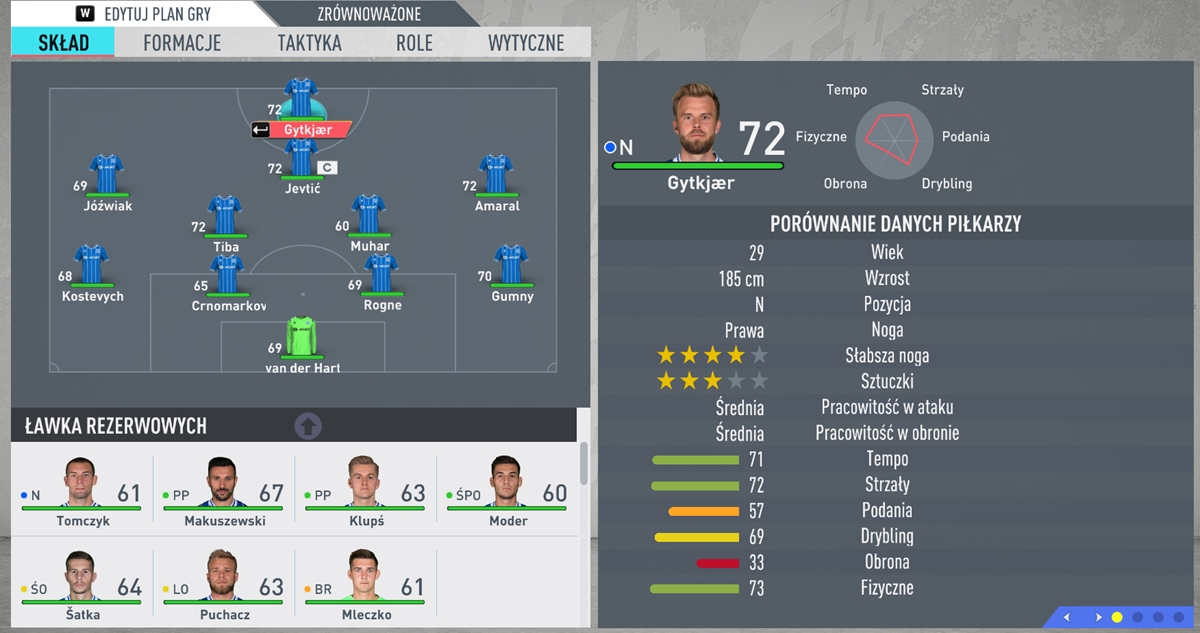The height and width of the screenshot is (633, 1200).
Task: Select the ROLE tab
Action: (414, 43)
